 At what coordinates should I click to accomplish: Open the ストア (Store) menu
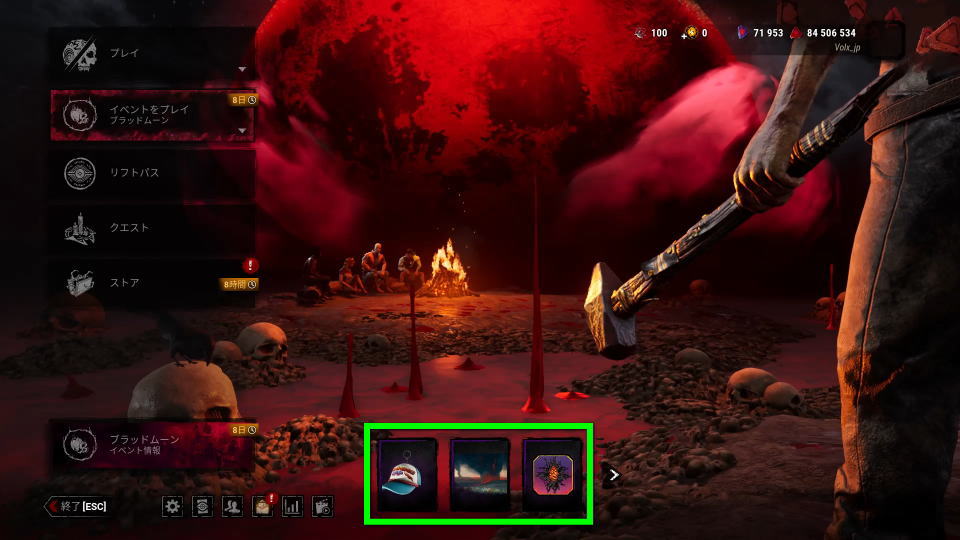pyautogui.click(x=150, y=283)
